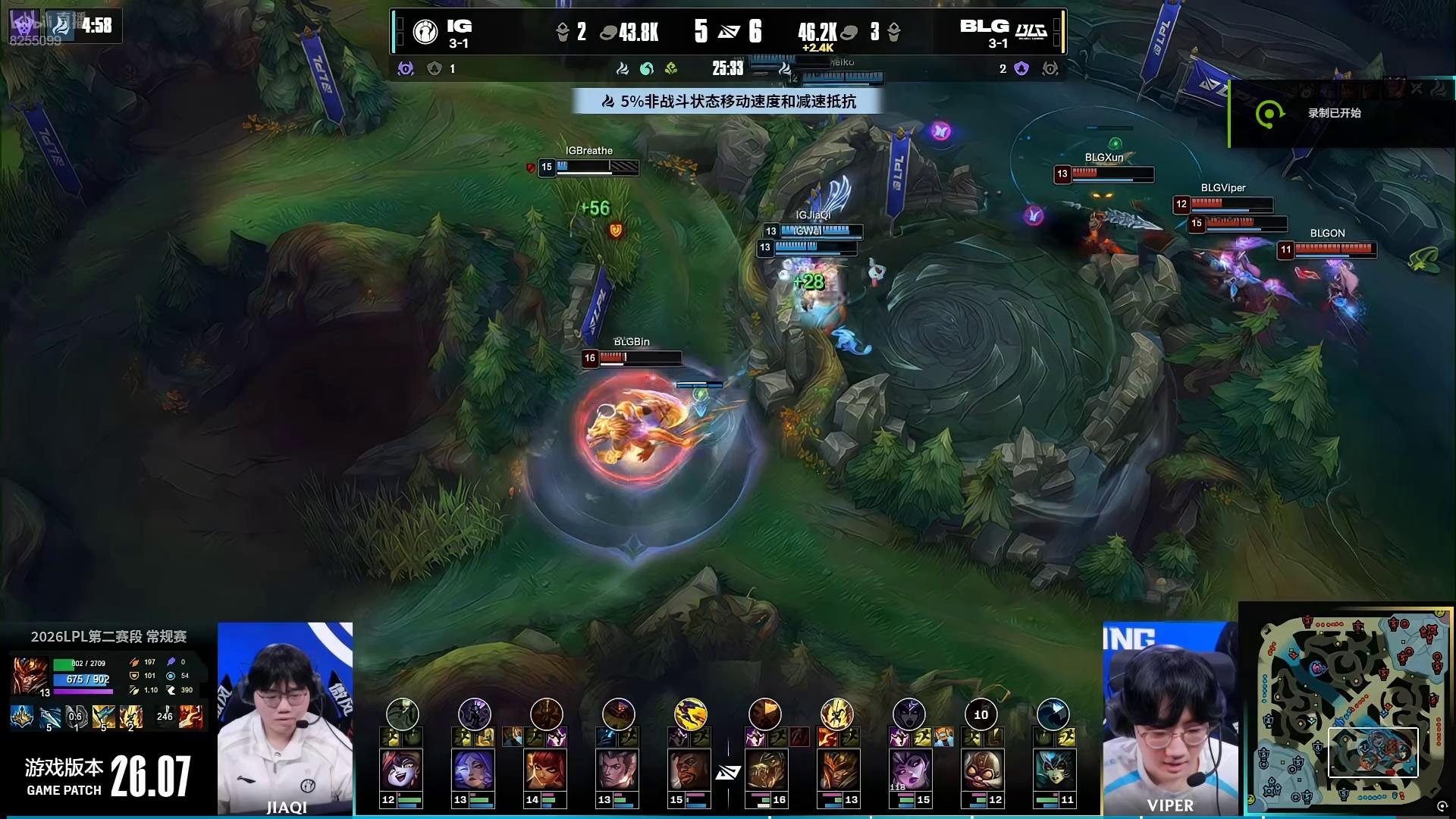Select the Nami champion portrait

click(1053, 770)
